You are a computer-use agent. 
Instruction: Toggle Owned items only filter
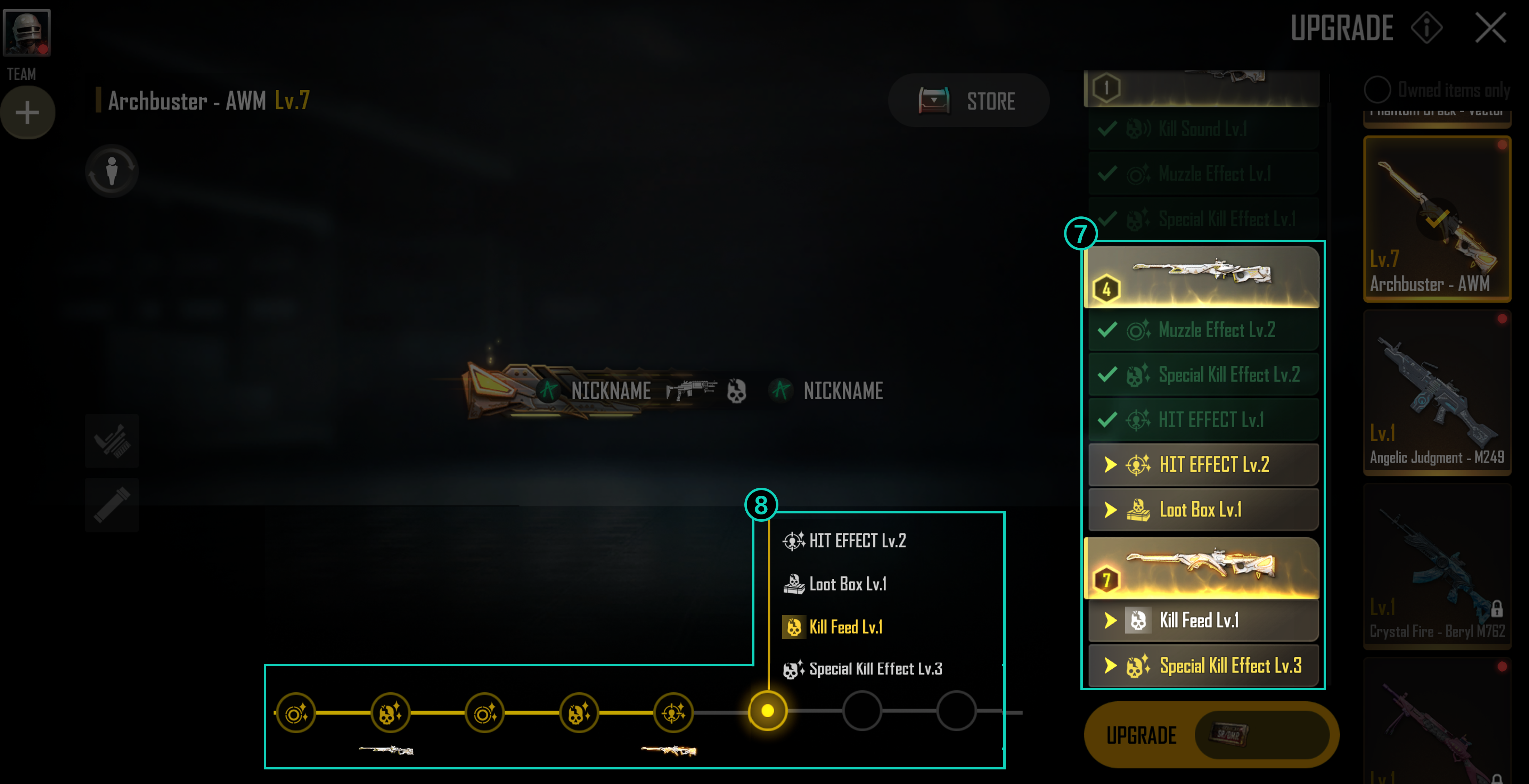coord(1377,90)
